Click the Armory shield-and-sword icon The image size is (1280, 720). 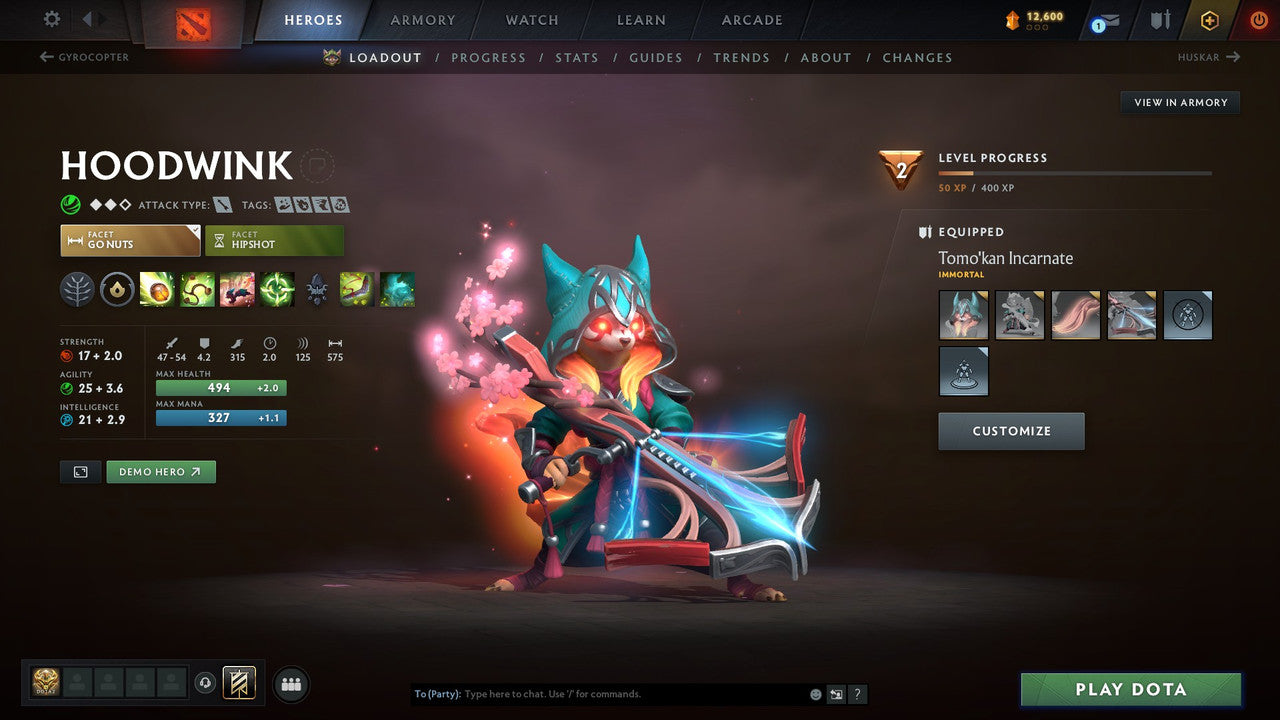pos(1158,20)
